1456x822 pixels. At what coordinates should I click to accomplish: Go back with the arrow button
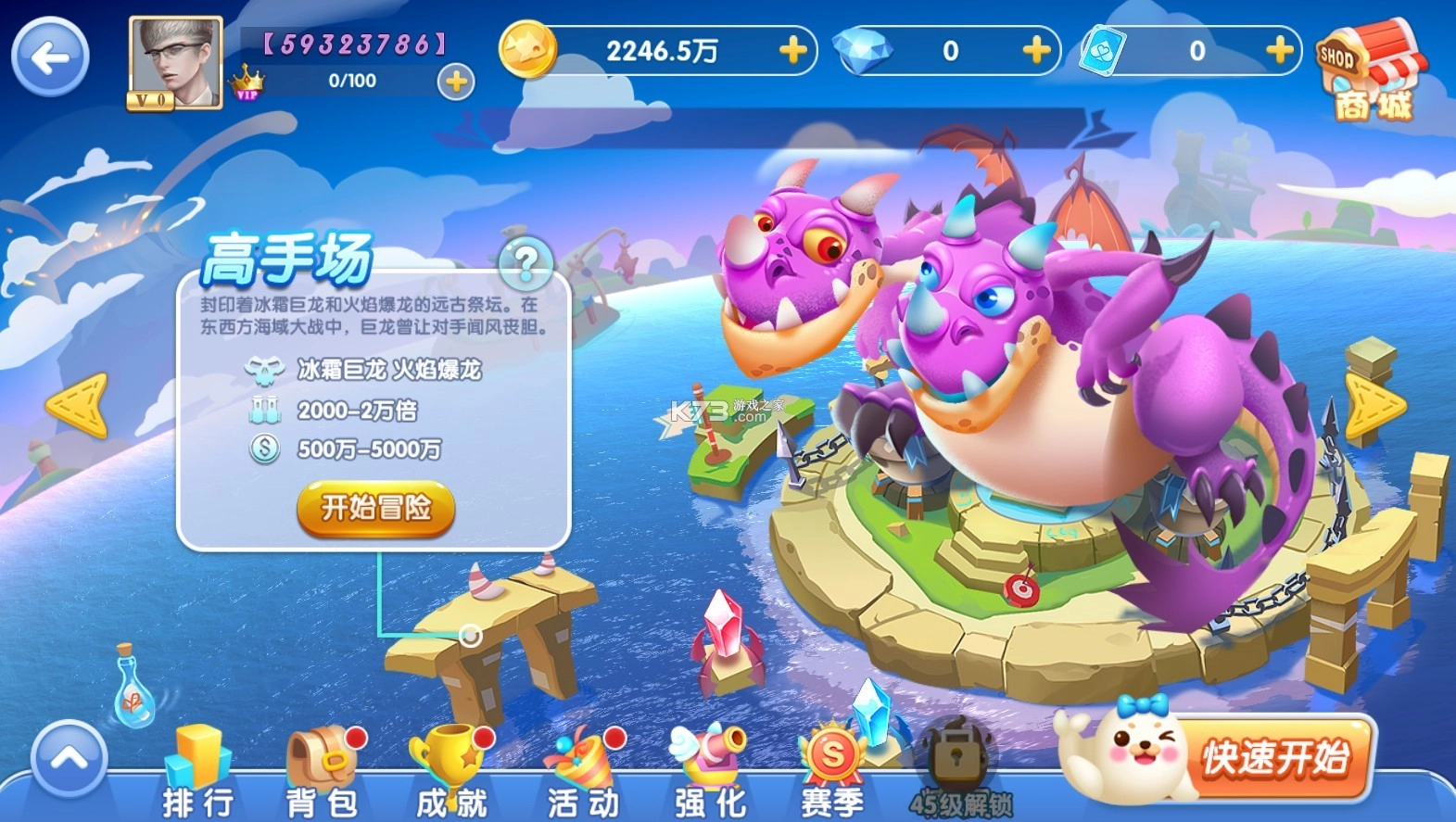[x=50, y=57]
